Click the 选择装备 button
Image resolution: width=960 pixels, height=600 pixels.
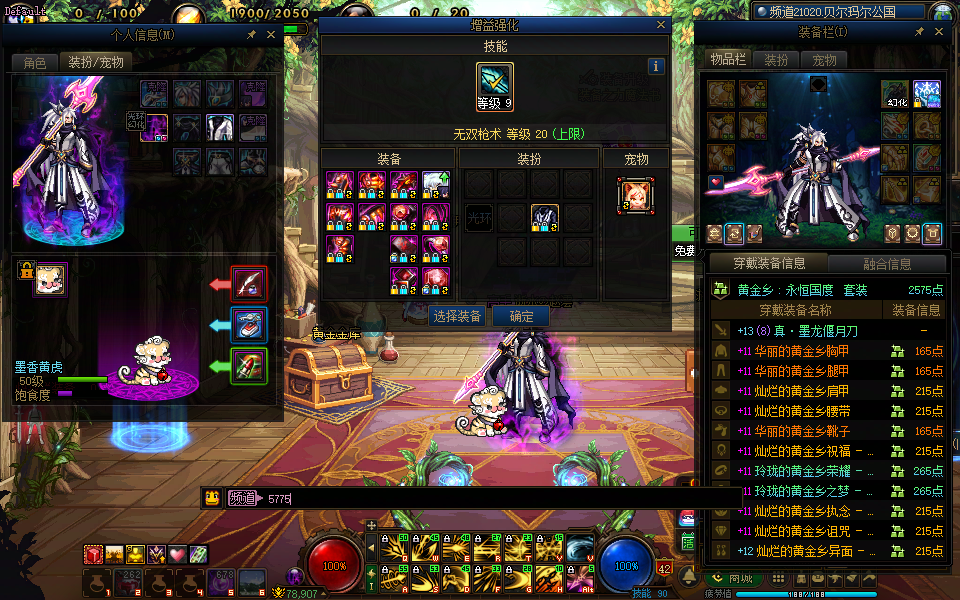click(457, 316)
